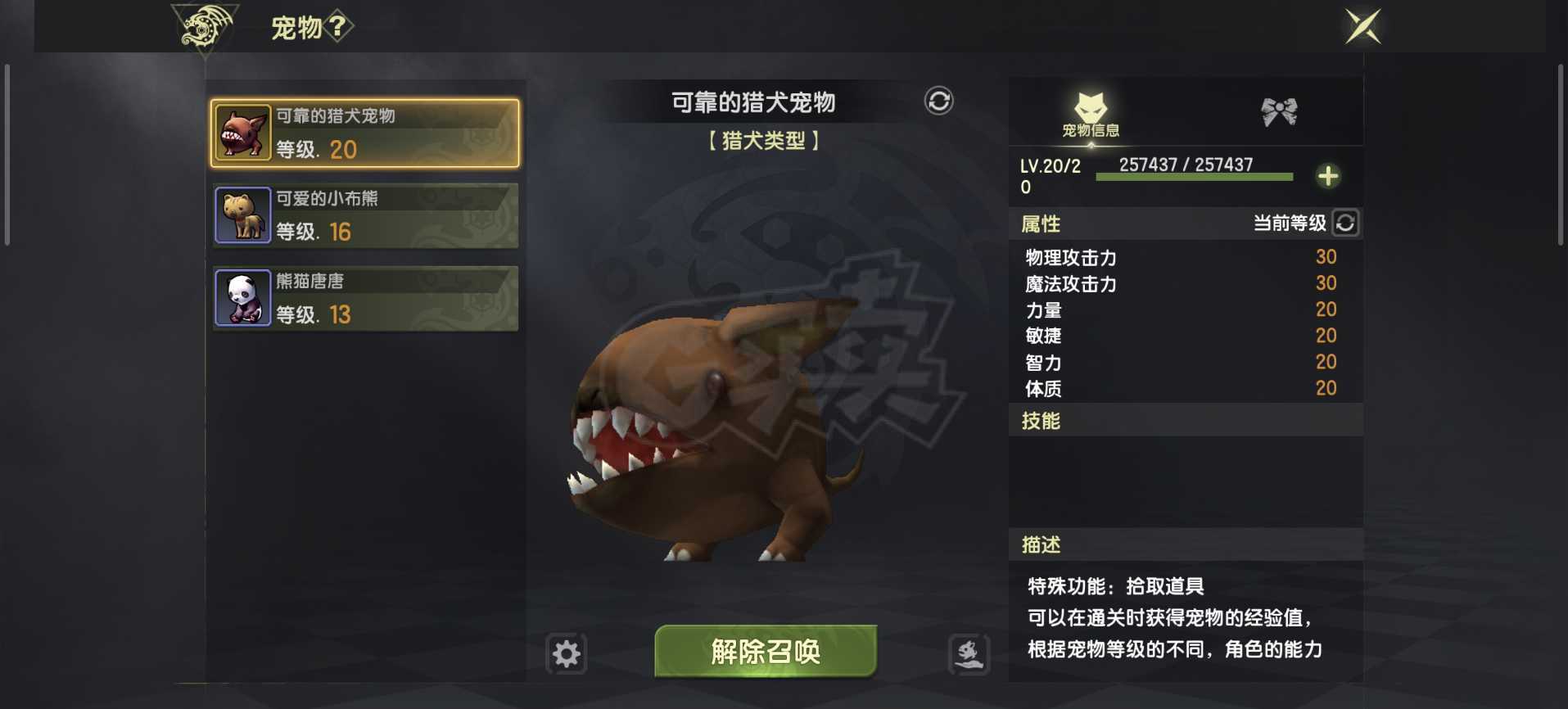This screenshot has width=1568, height=709.
Task: Open the pet system help icon
Action: [338, 25]
